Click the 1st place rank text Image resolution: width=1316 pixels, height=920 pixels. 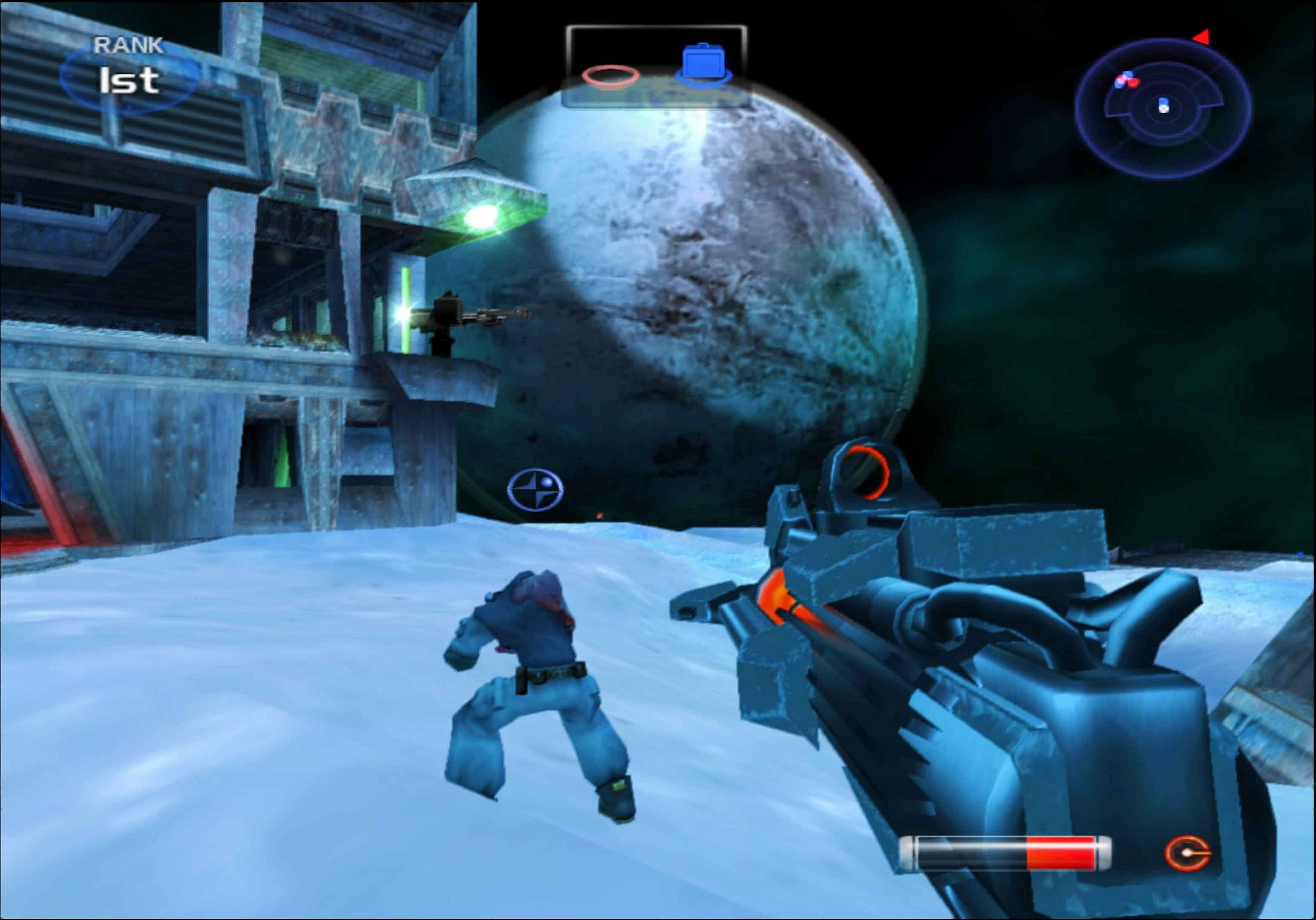[129, 80]
